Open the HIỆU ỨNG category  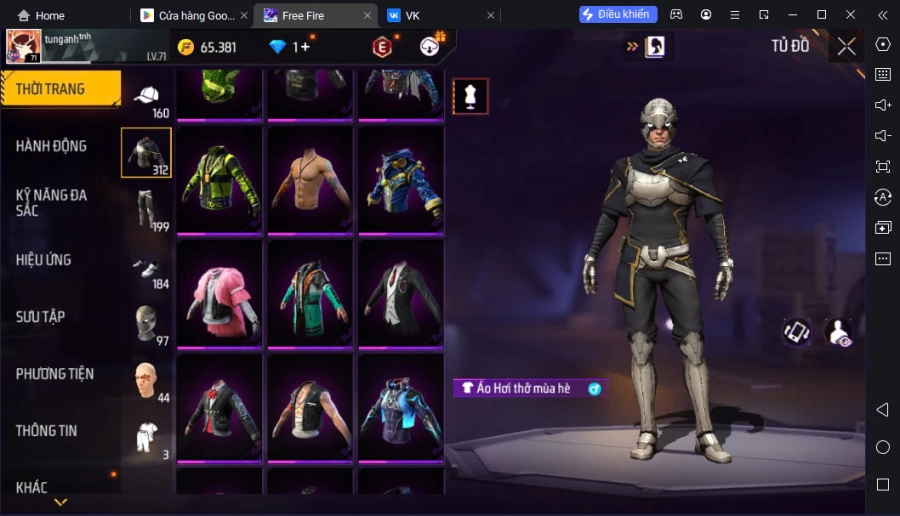(44, 260)
